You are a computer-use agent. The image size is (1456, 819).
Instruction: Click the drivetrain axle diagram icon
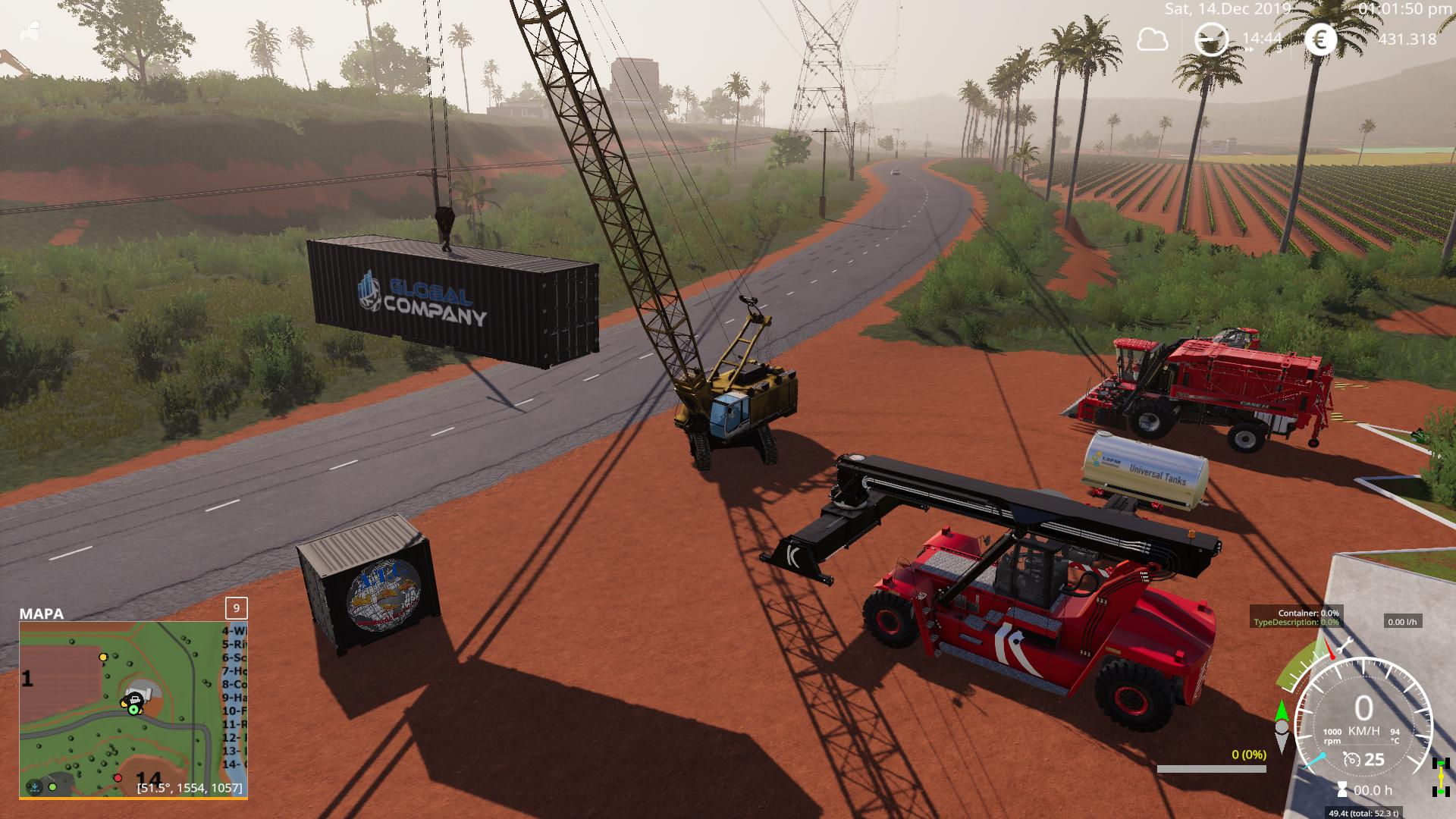click(1440, 777)
